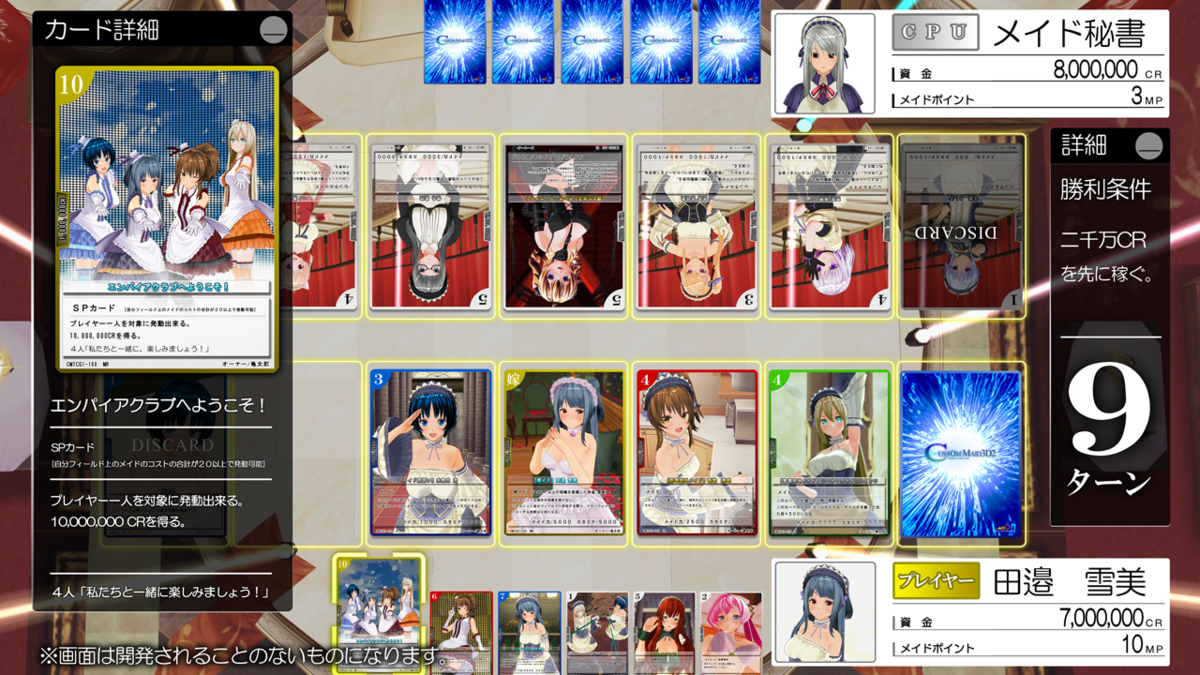1200x675 pixels.
Task: Inspect opponent's glasses maid cost 5 card
Action: (x=430, y=224)
